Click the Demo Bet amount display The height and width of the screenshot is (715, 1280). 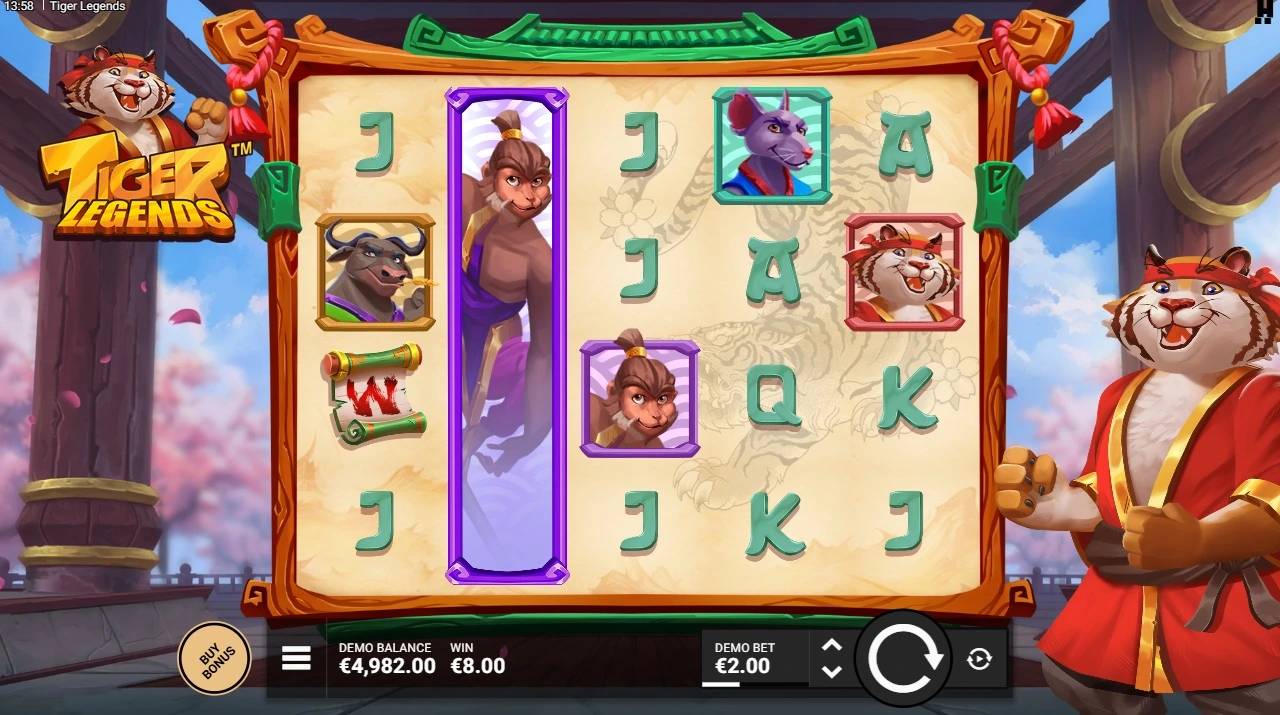click(742, 659)
